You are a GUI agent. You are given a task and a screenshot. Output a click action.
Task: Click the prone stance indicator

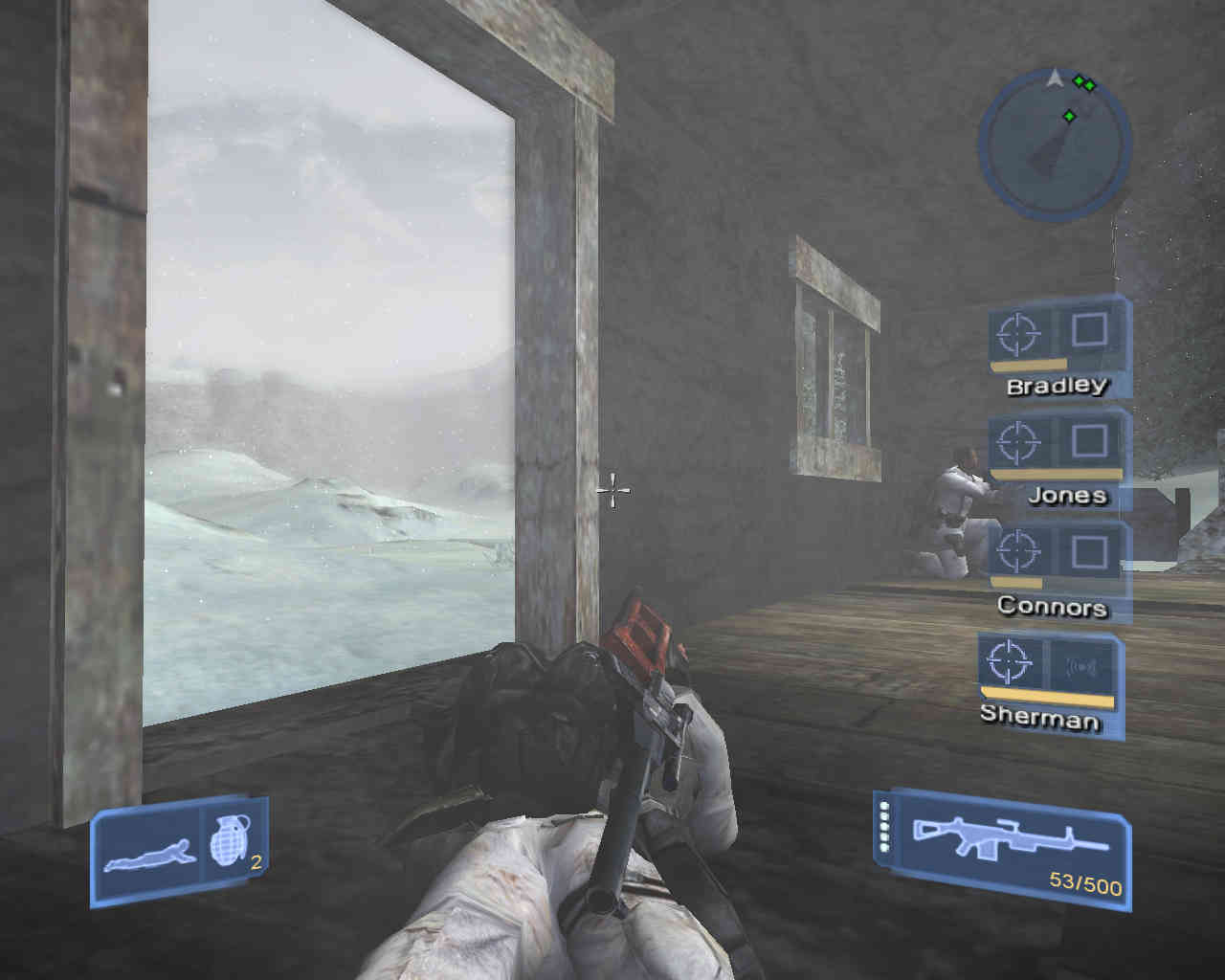(x=148, y=852)
